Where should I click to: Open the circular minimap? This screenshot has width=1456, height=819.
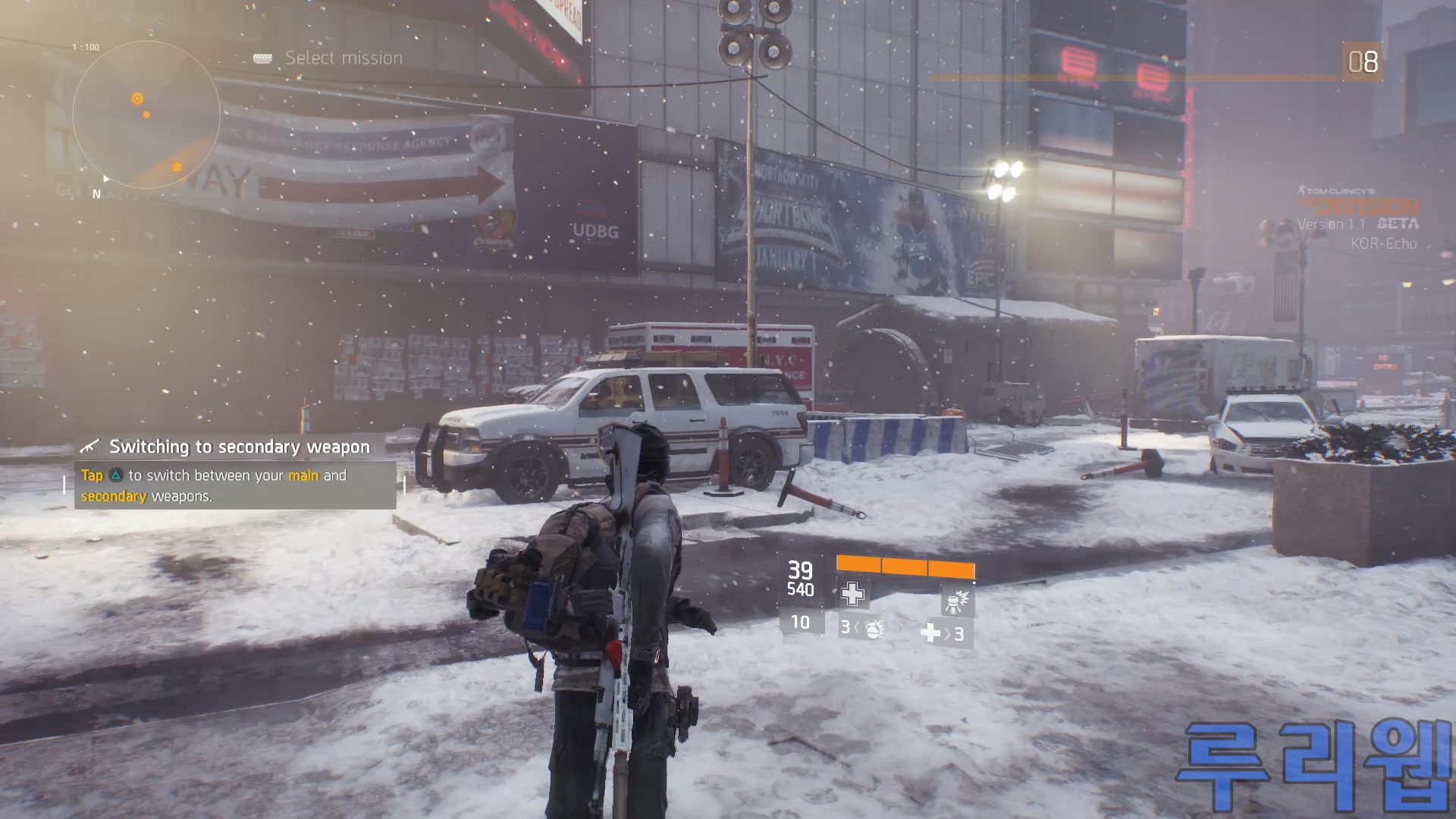(146, 115)
